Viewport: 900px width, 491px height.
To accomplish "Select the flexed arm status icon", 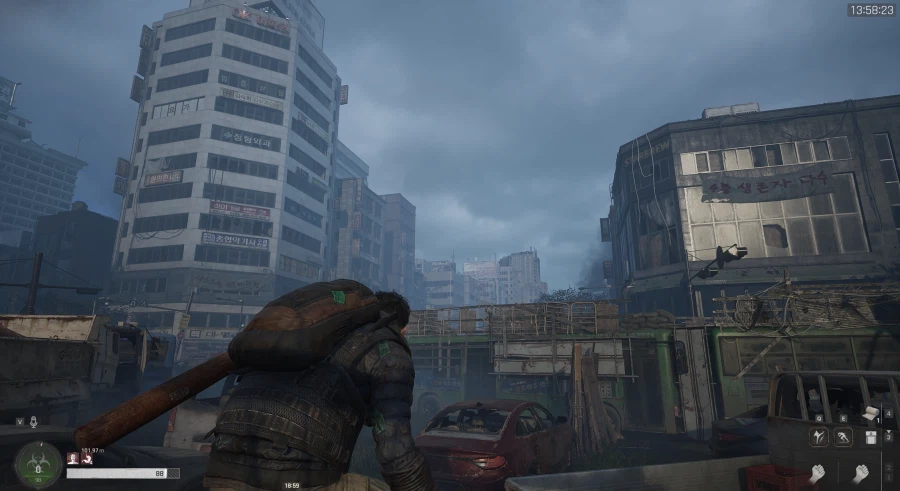I will pyautogui.click(x=85, y=458).
